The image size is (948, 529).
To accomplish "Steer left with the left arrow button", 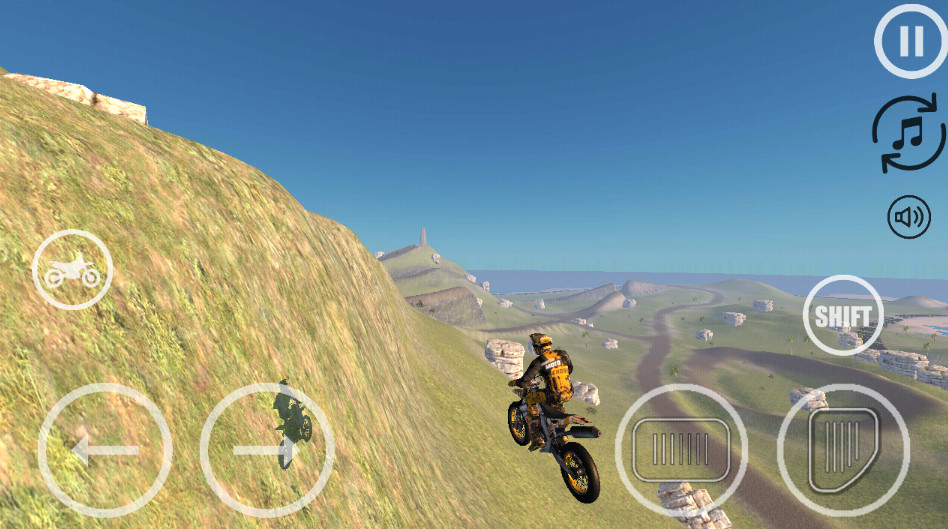I will [105, 450].
